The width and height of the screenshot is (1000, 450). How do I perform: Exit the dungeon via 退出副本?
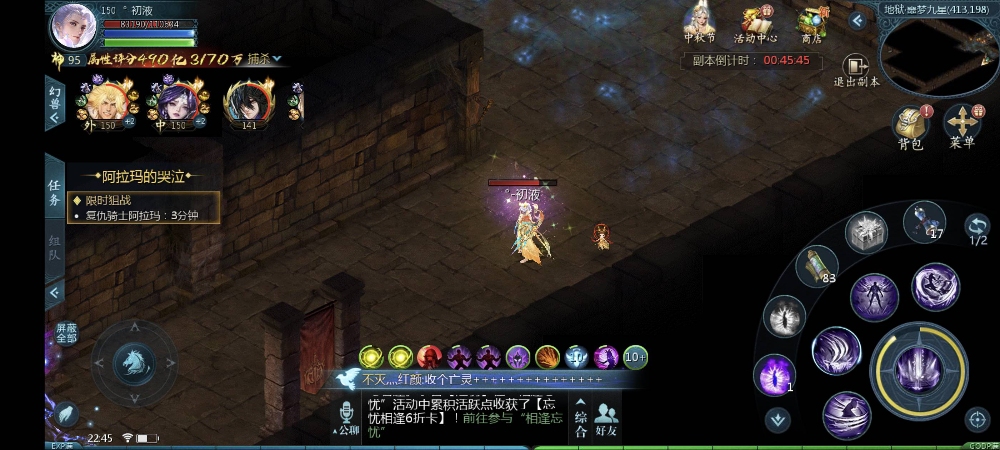click(857, 70)
